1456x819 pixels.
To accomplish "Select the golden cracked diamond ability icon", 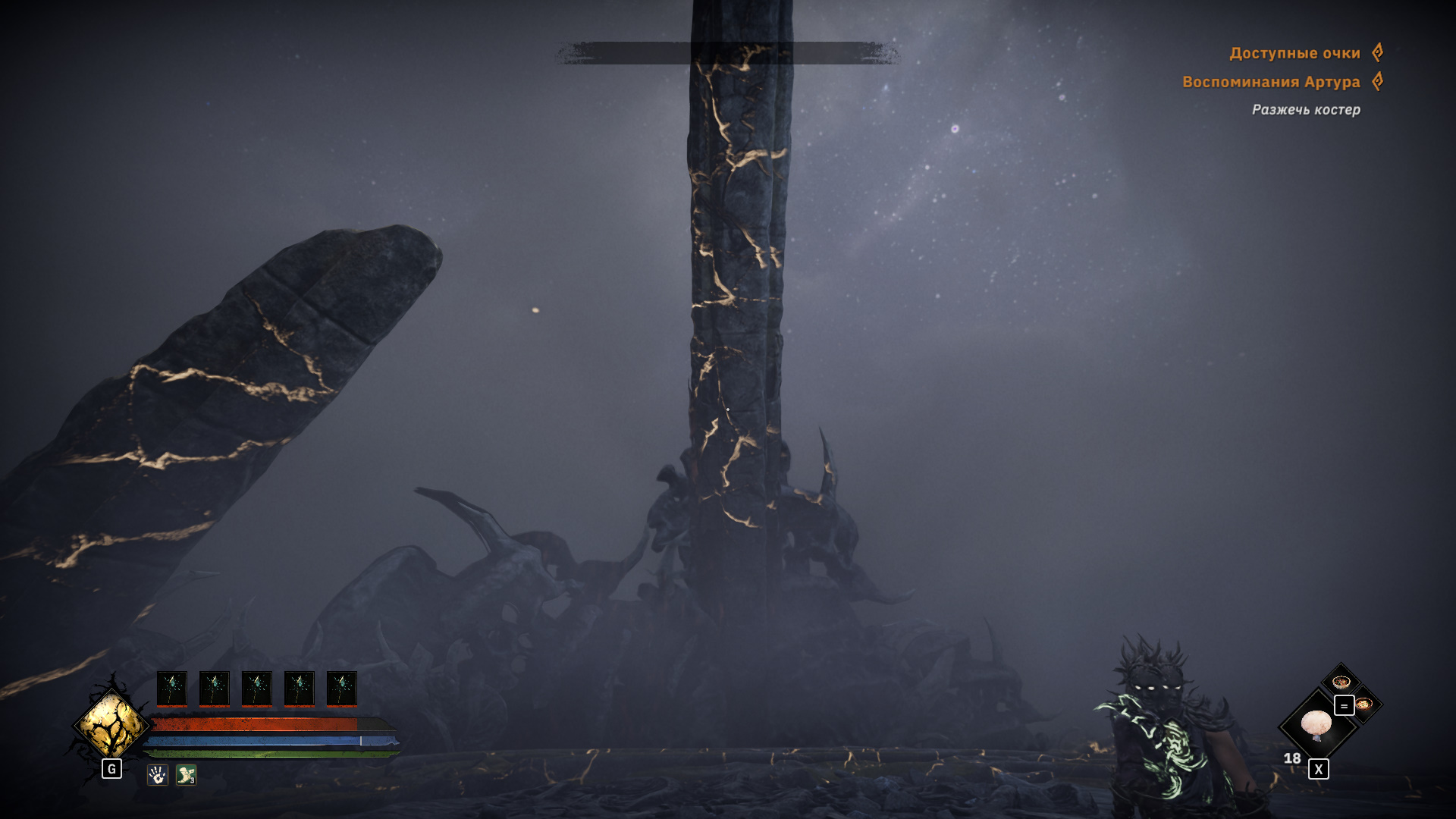I will pyautogui.click(x=112, y=725).
